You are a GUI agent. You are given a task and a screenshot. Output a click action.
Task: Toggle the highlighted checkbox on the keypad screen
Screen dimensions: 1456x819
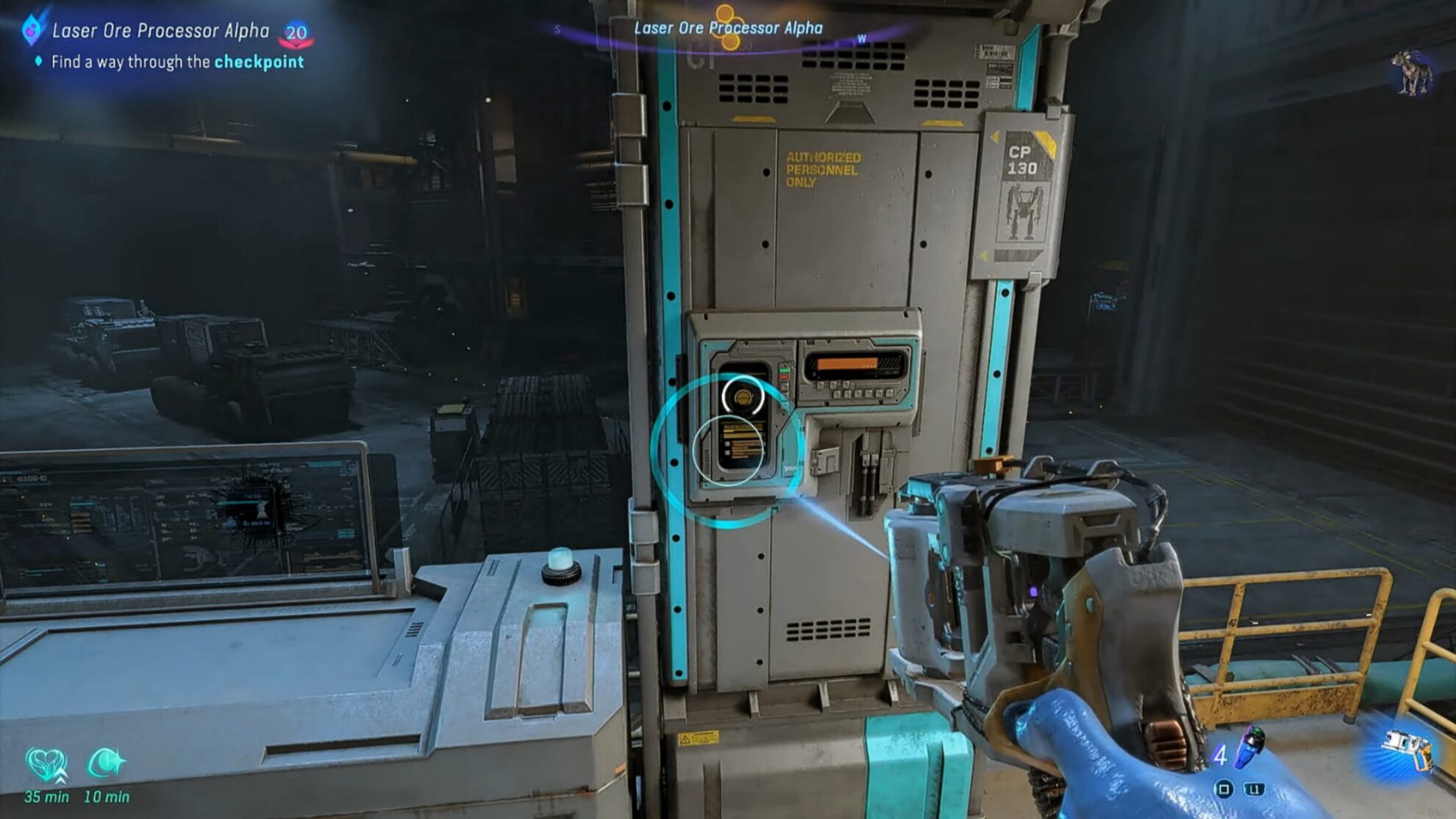tap(727, 444)
